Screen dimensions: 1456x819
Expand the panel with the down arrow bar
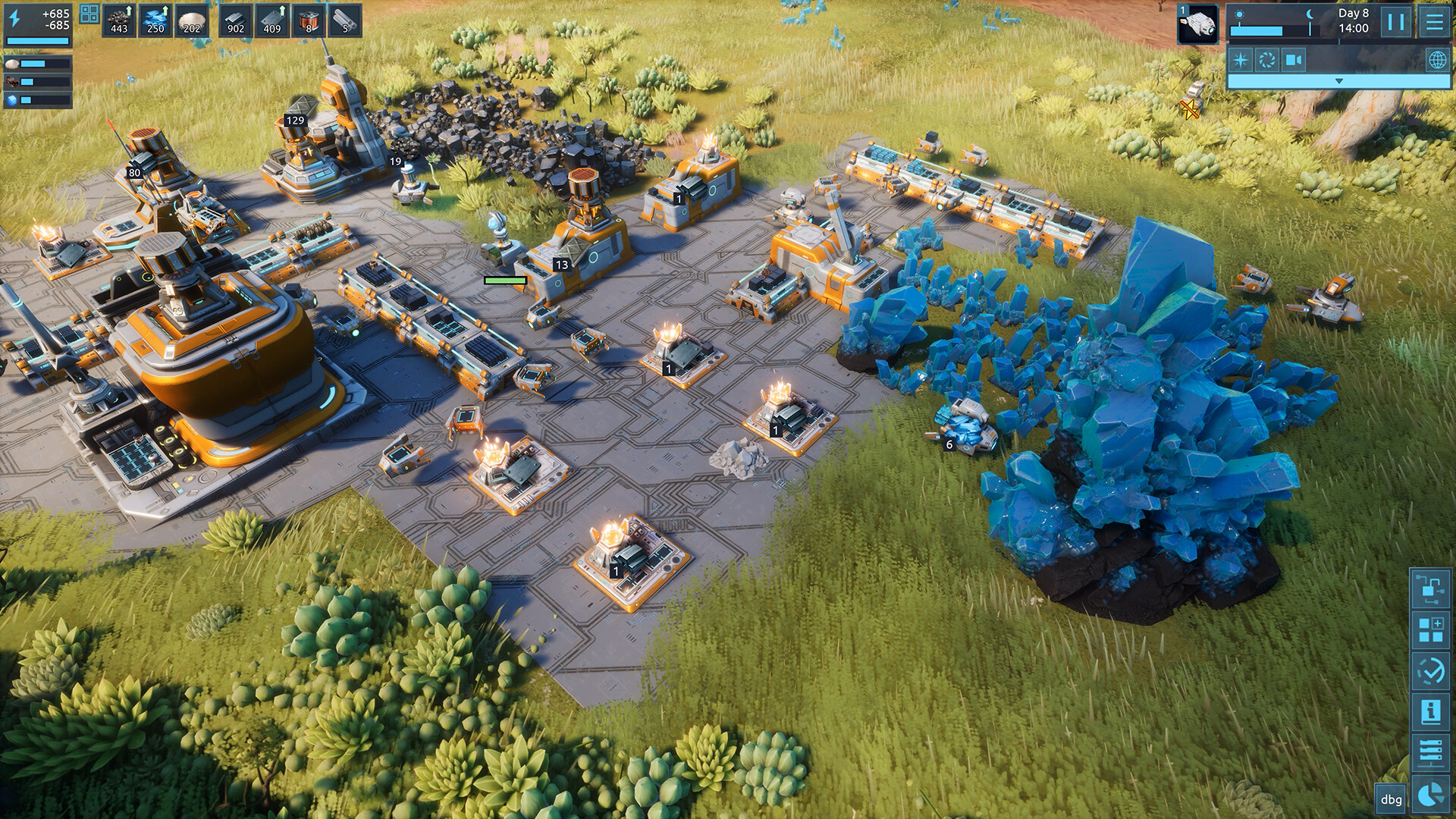[x=1338, y=81]
